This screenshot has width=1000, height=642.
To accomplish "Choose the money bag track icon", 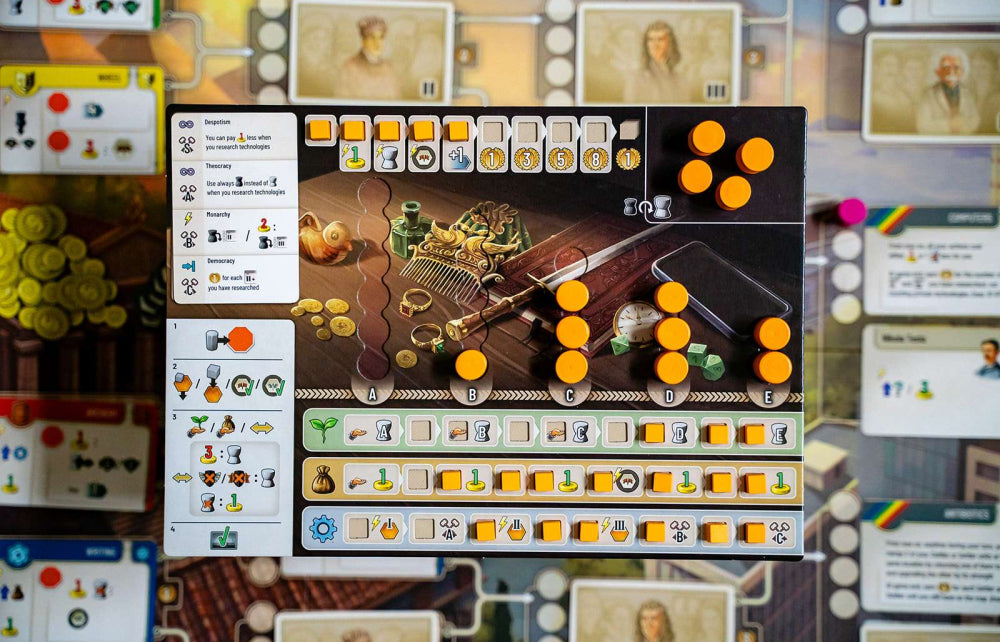I will coord(323,479).
